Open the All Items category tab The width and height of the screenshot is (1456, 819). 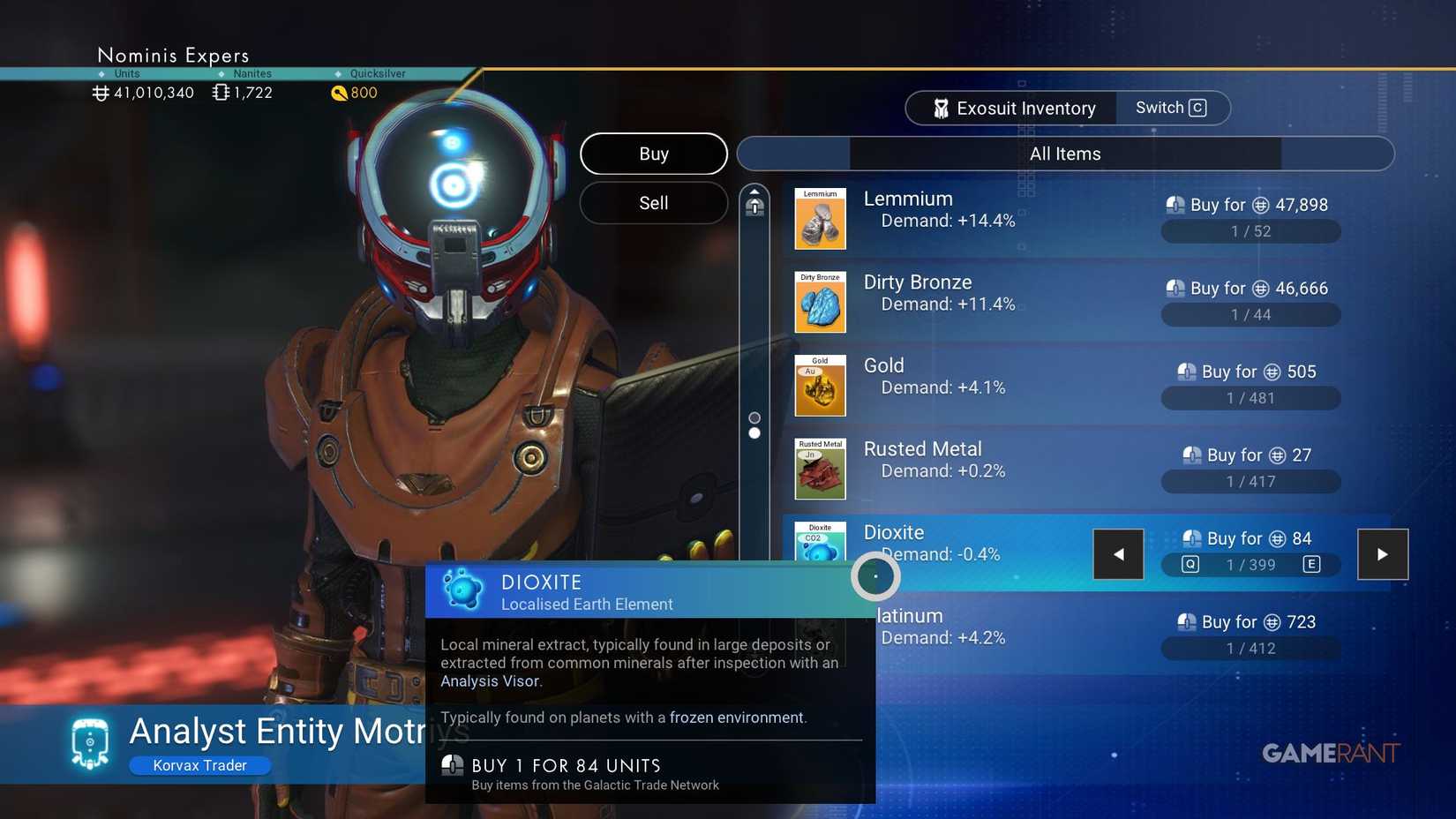(x=1064, y=153)
